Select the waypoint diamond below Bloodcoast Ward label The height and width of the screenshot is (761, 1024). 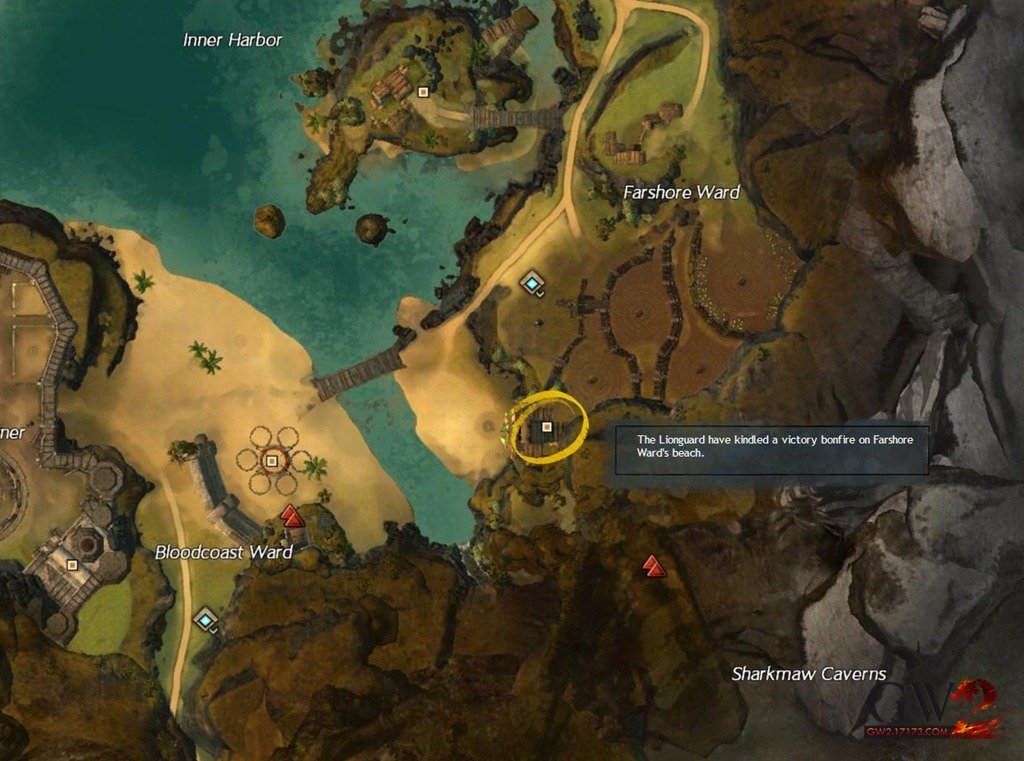206,620
